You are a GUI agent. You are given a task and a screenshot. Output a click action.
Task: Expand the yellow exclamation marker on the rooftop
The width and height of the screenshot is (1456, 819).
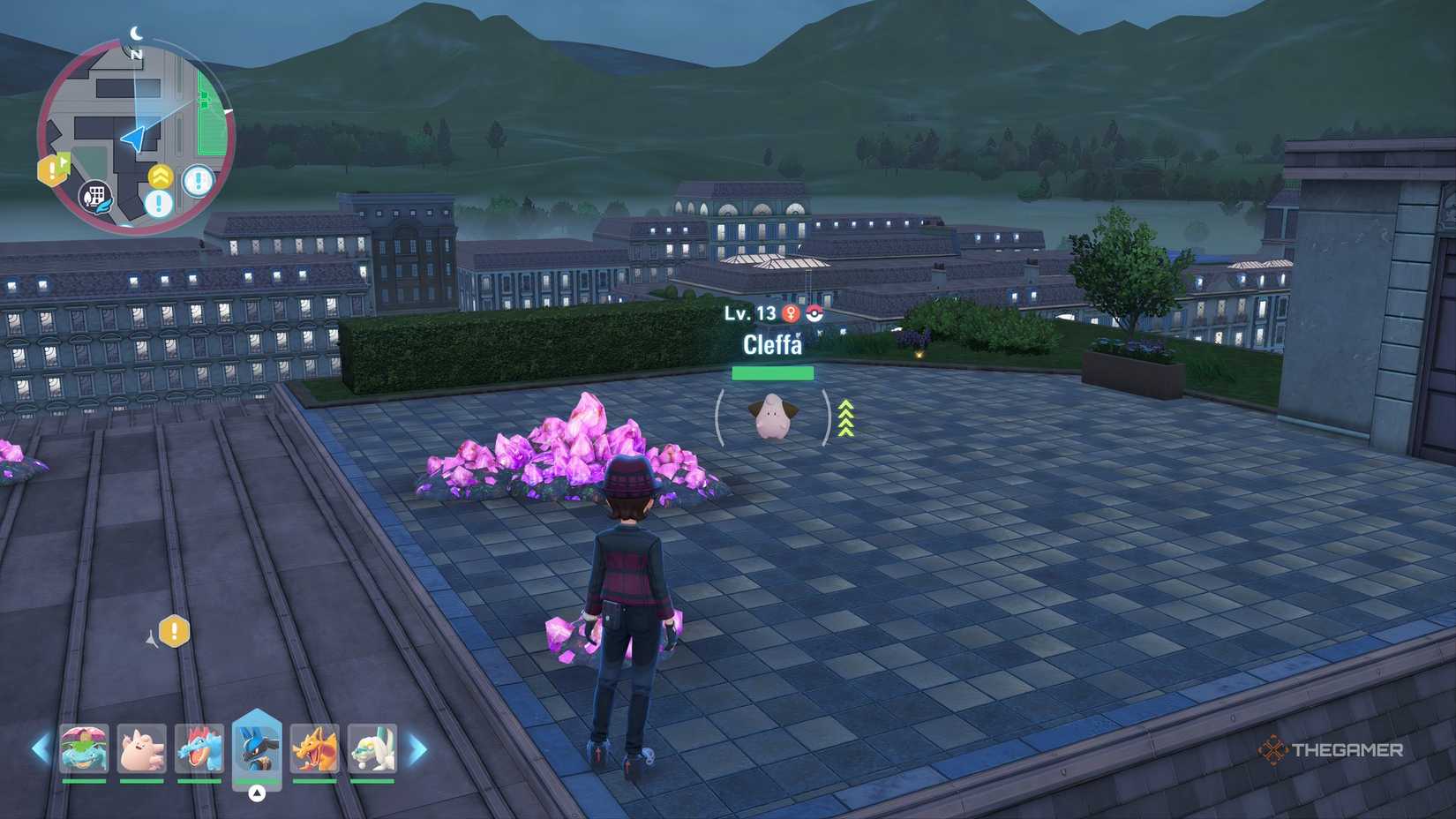pyautogui.click(x=174, y=633)
